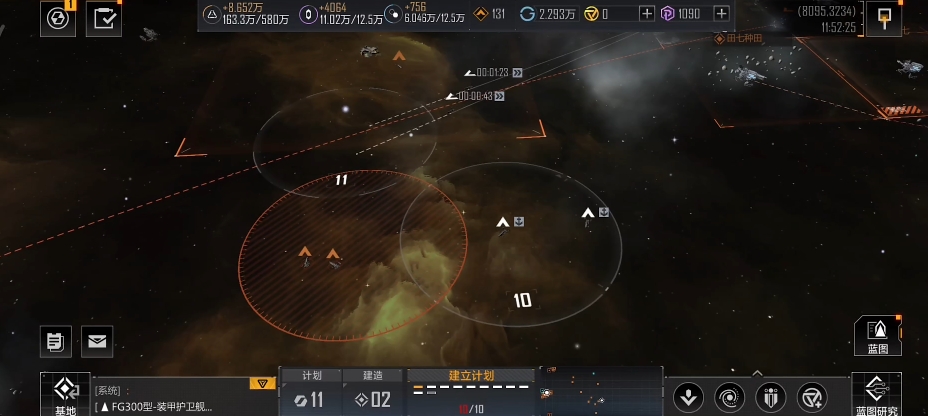Viewport: 928px width, 416px height.
Task: Open the spiral galaxy round button
Action: tap(729, 397)
